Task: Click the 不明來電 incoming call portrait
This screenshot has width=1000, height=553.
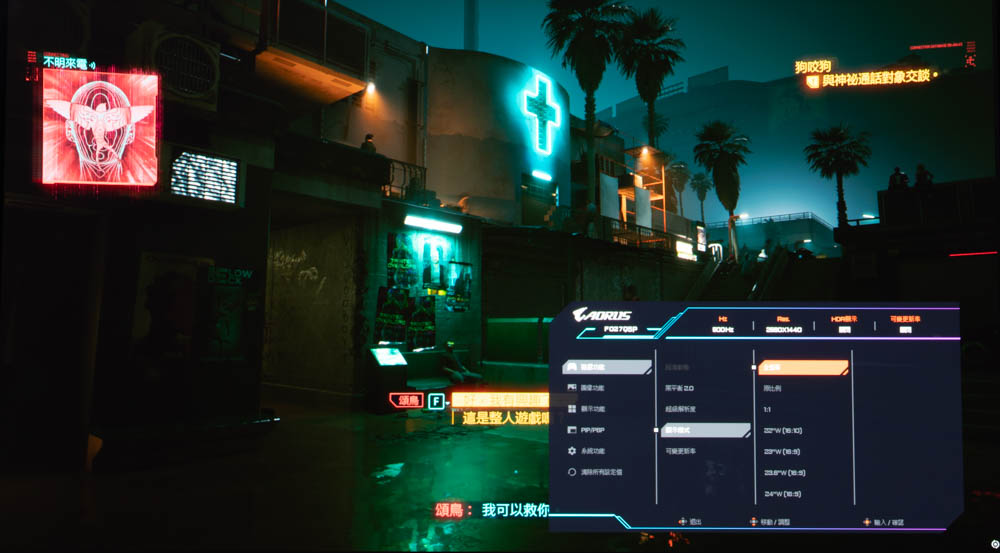Action: tap(100, 127)
